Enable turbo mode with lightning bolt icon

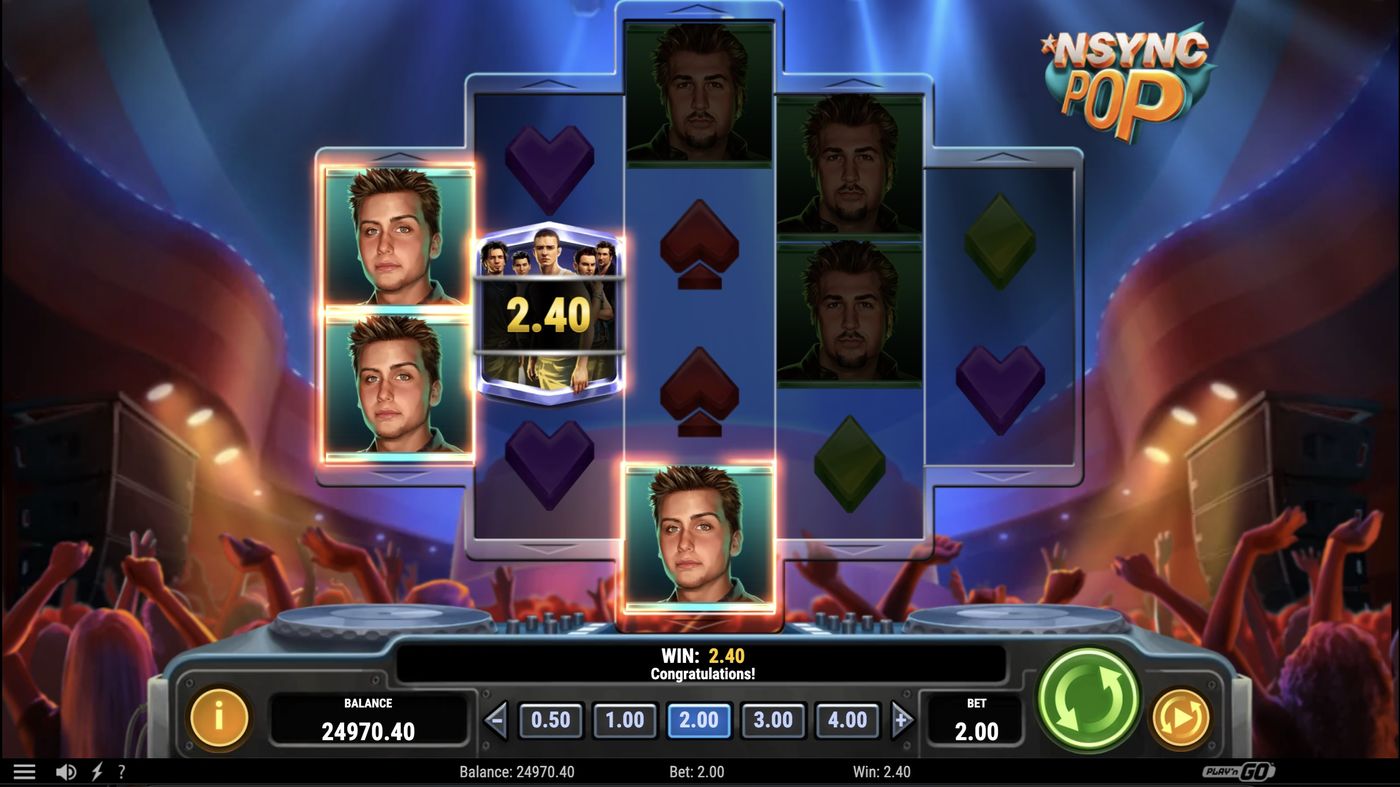point(96,770)
